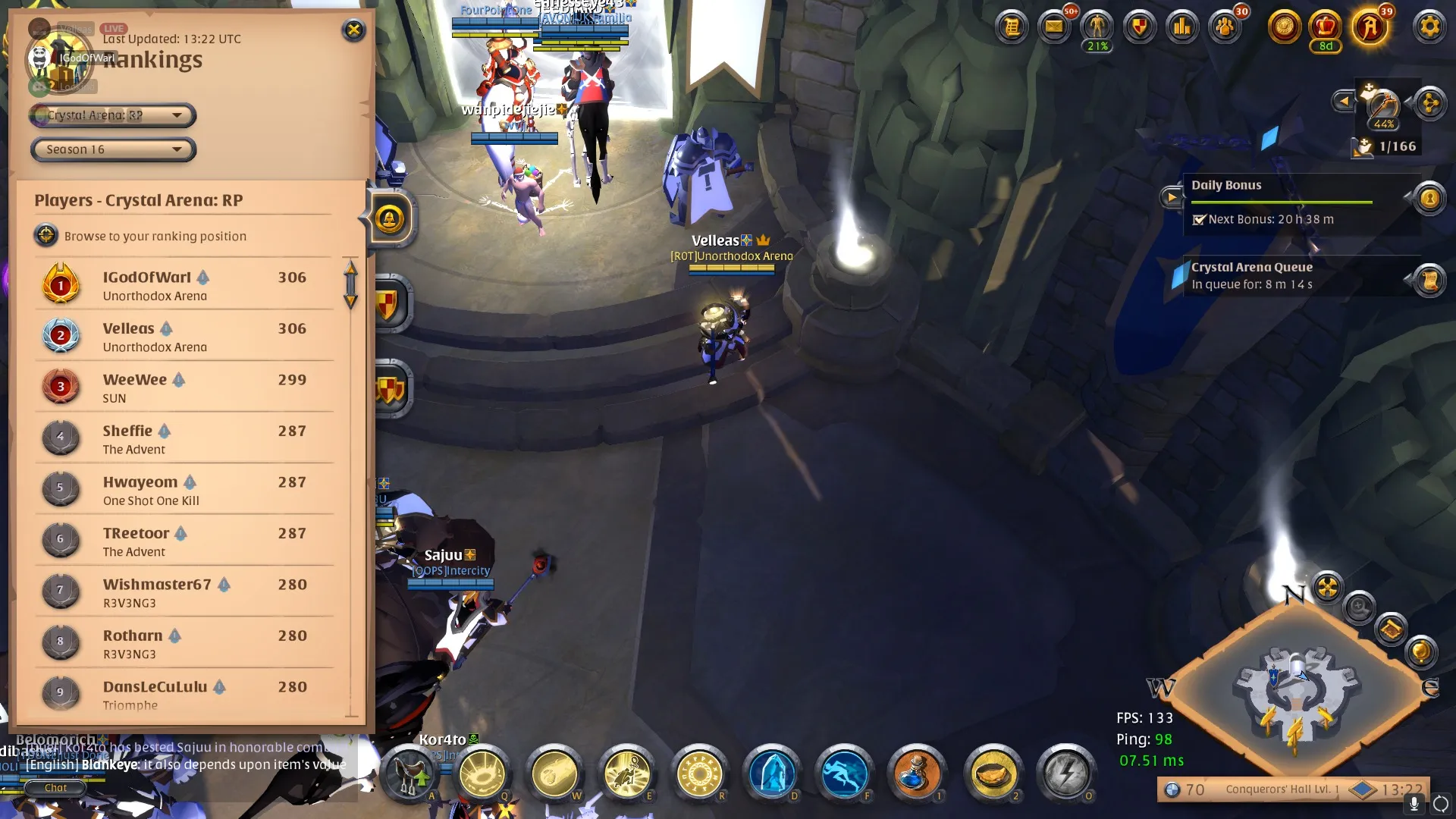Screen dimensions: 1456x819
Task: Select Wishmaster67 ranking row
Action: click(184, 592)
